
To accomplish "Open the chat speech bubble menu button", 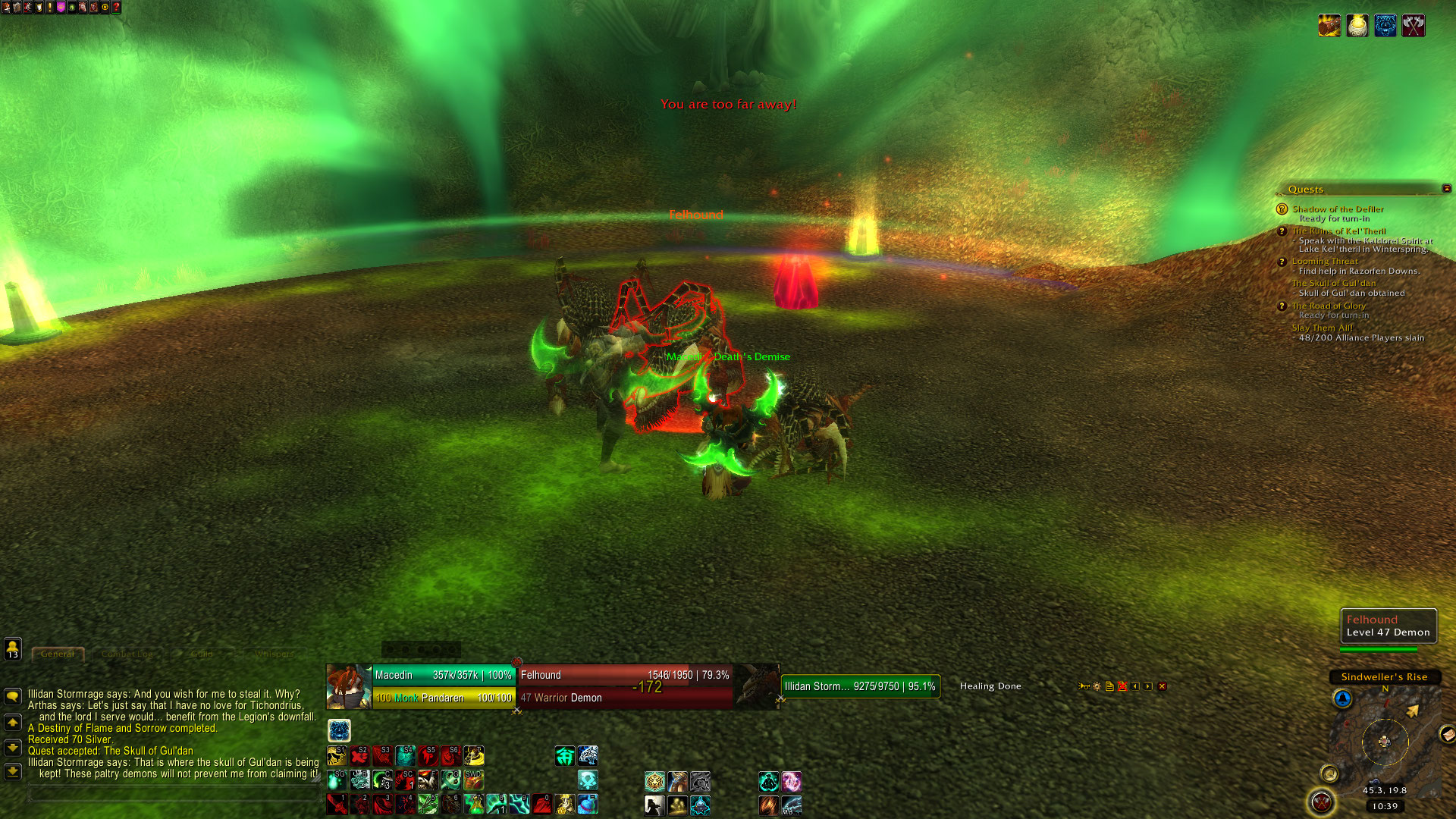I will point(13,695).
